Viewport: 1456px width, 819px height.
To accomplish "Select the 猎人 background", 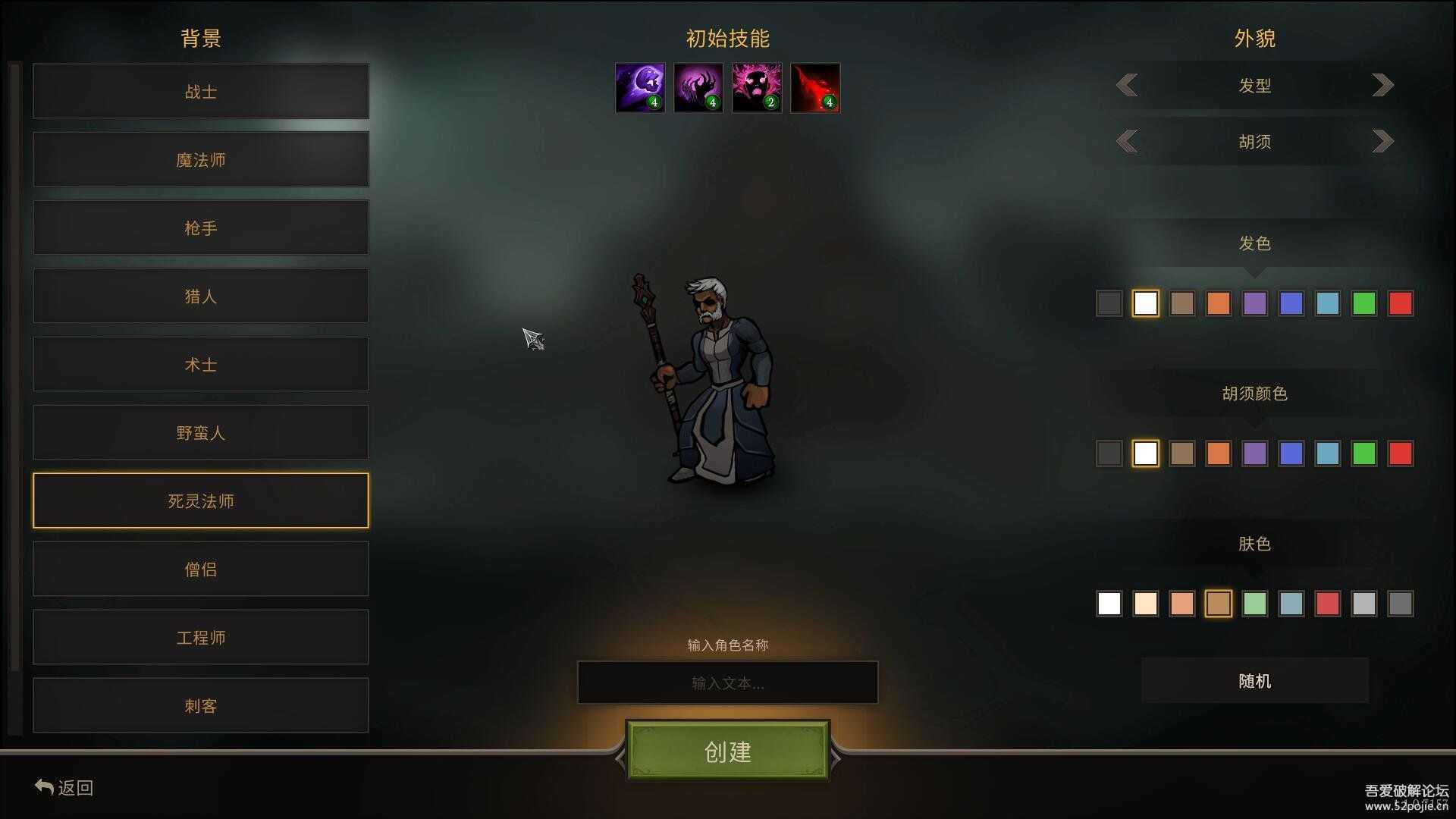I will pos(201,297).
